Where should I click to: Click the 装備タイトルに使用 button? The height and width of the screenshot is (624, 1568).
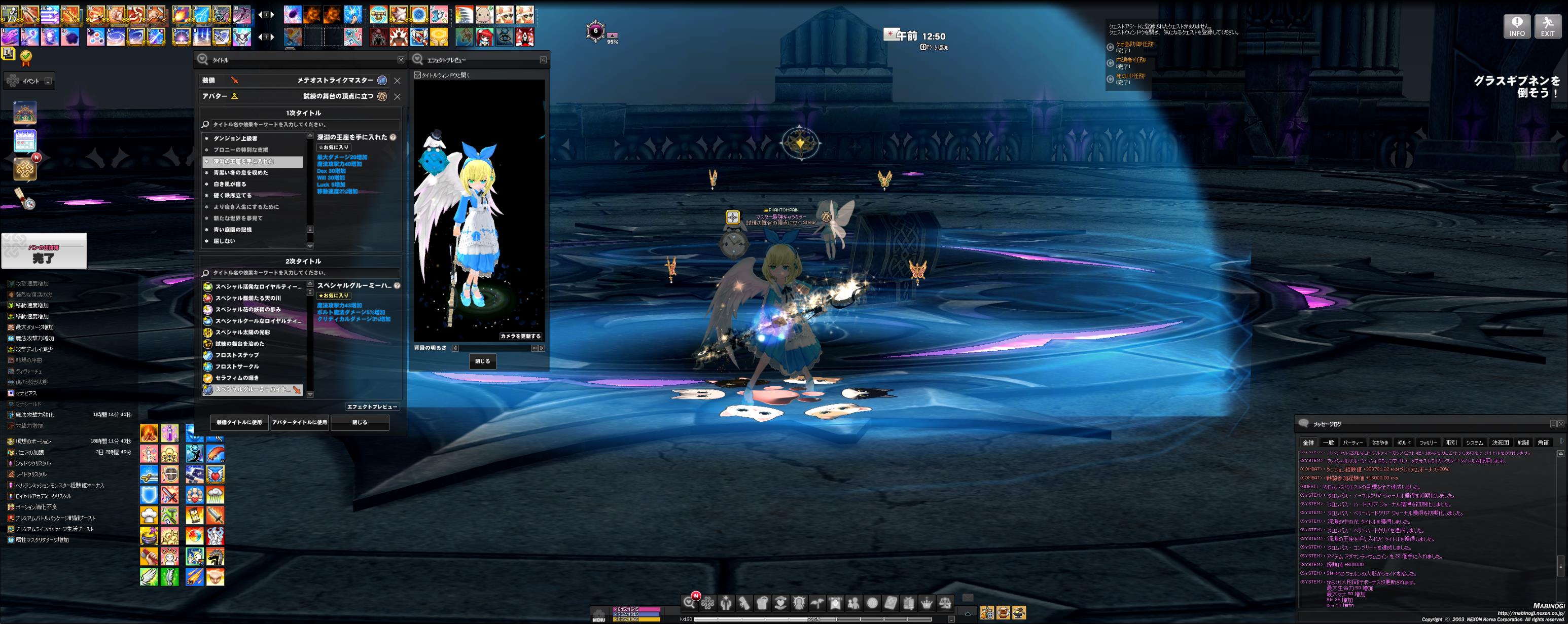[239, 422]
